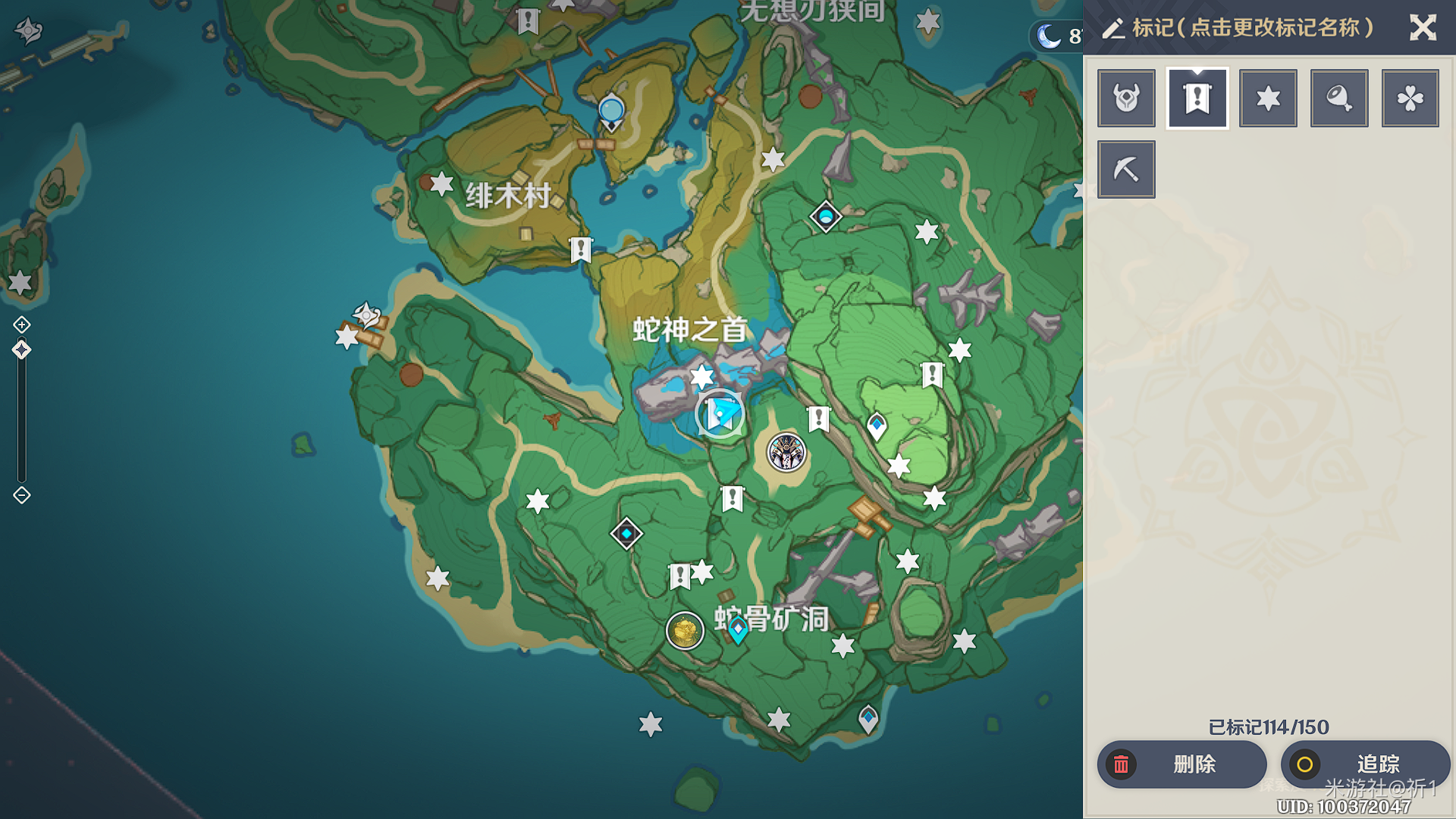Select the teleport waypoint near 绯木村
Viewport: 1456px width, 819px height.
pos(611,112)
